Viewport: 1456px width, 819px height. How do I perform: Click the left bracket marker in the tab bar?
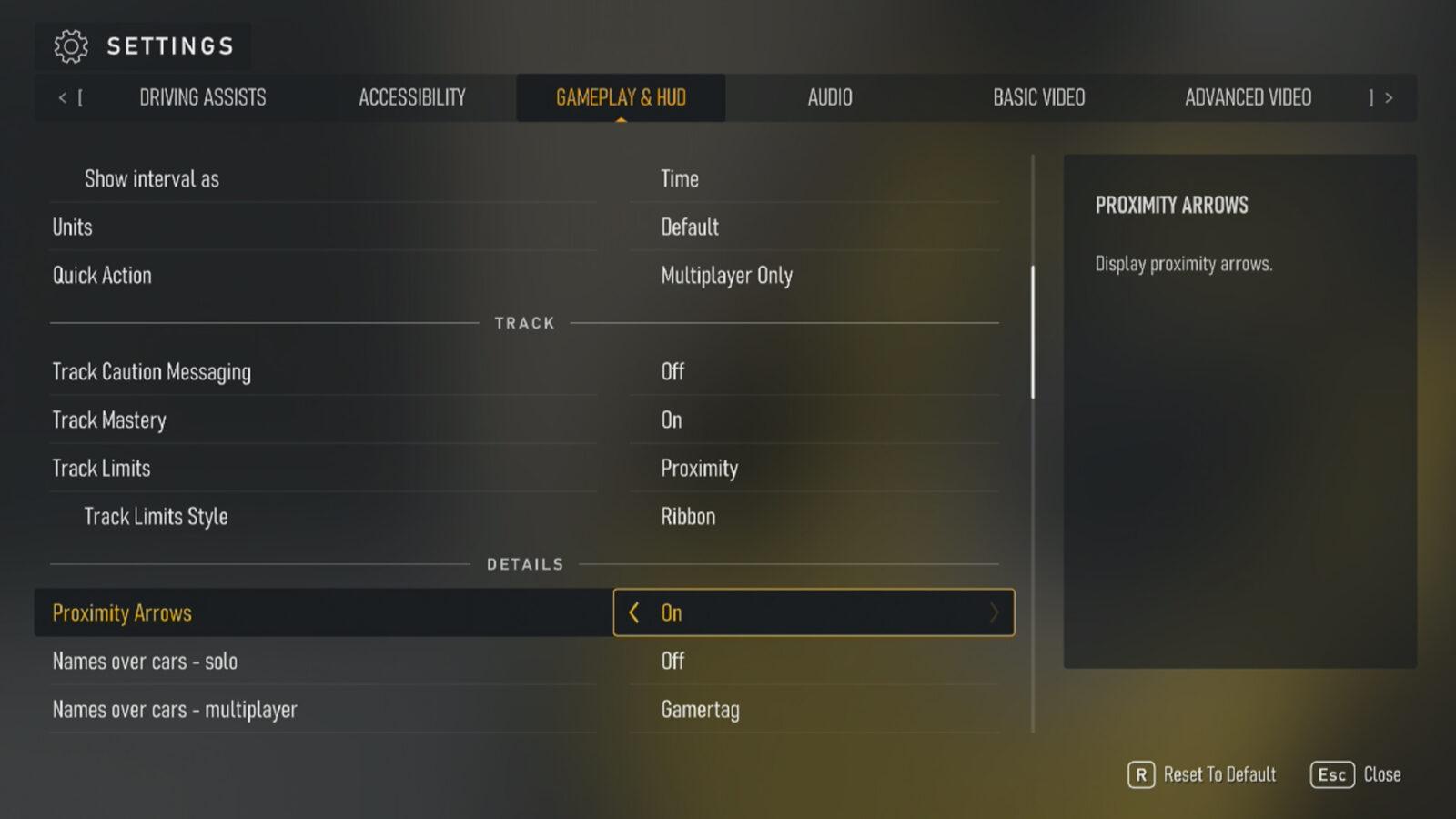coord(82,97)
